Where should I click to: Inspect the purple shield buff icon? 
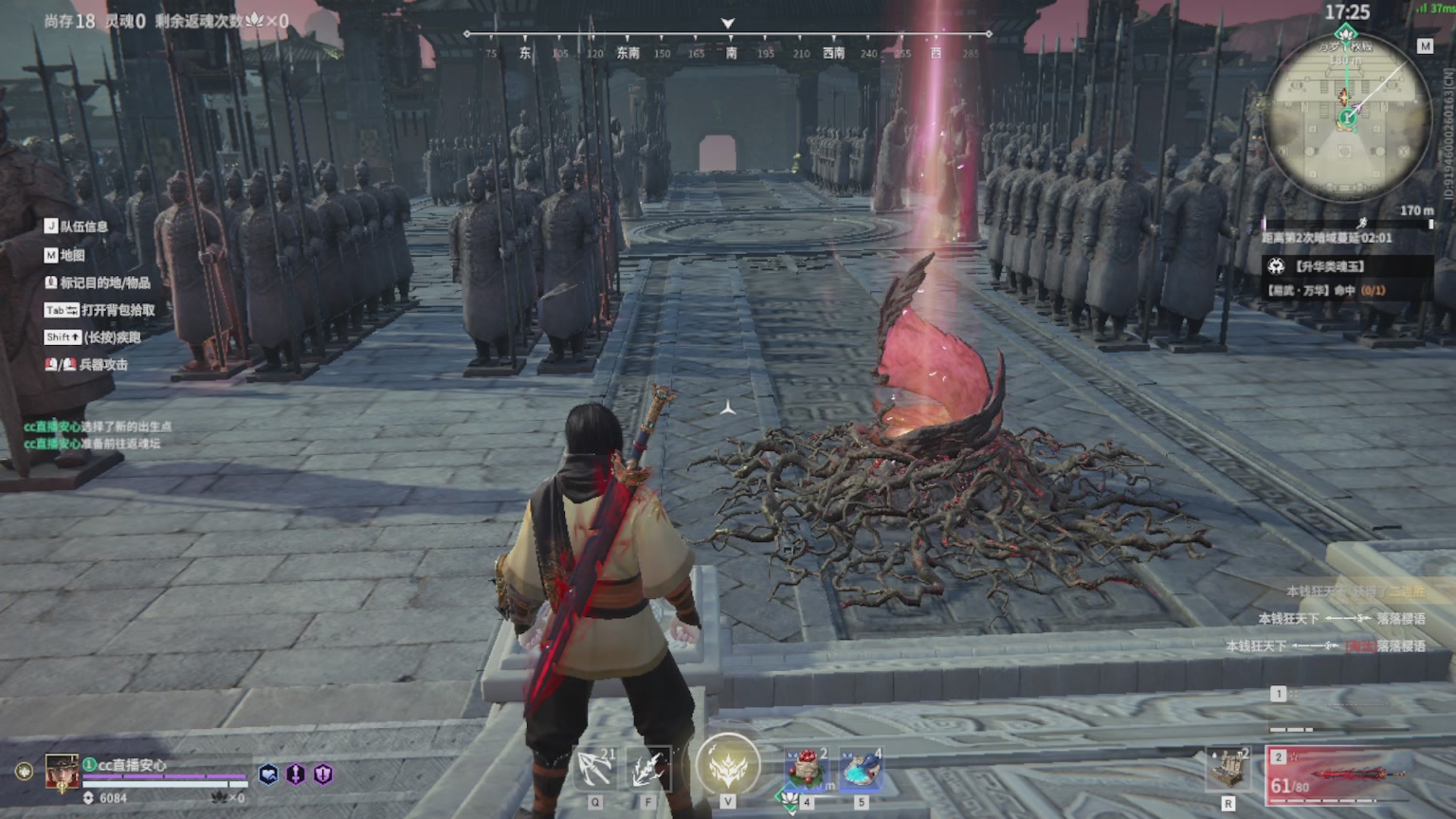click(x=323, y=774)
